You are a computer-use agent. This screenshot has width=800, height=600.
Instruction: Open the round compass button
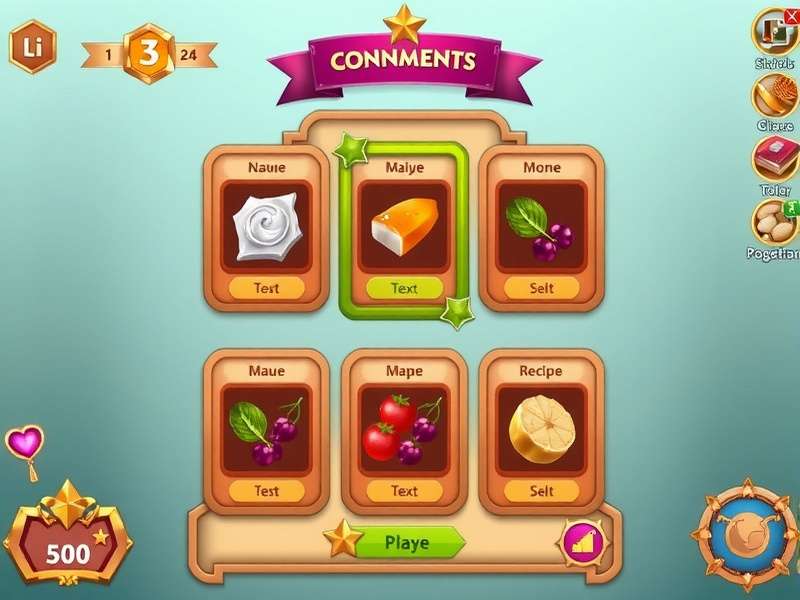click(x=745, y=537)
